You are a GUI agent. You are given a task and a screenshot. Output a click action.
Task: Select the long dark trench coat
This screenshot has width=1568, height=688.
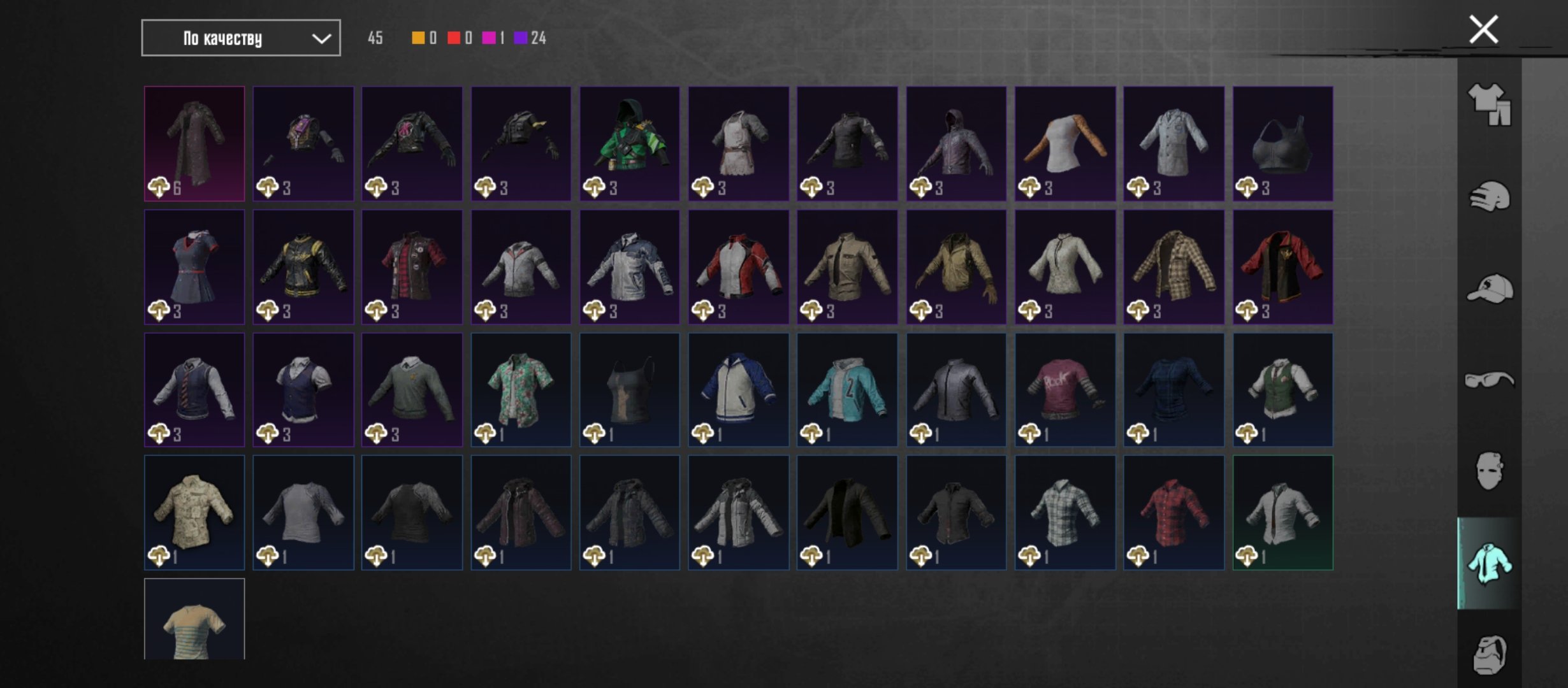click(194, 143)
